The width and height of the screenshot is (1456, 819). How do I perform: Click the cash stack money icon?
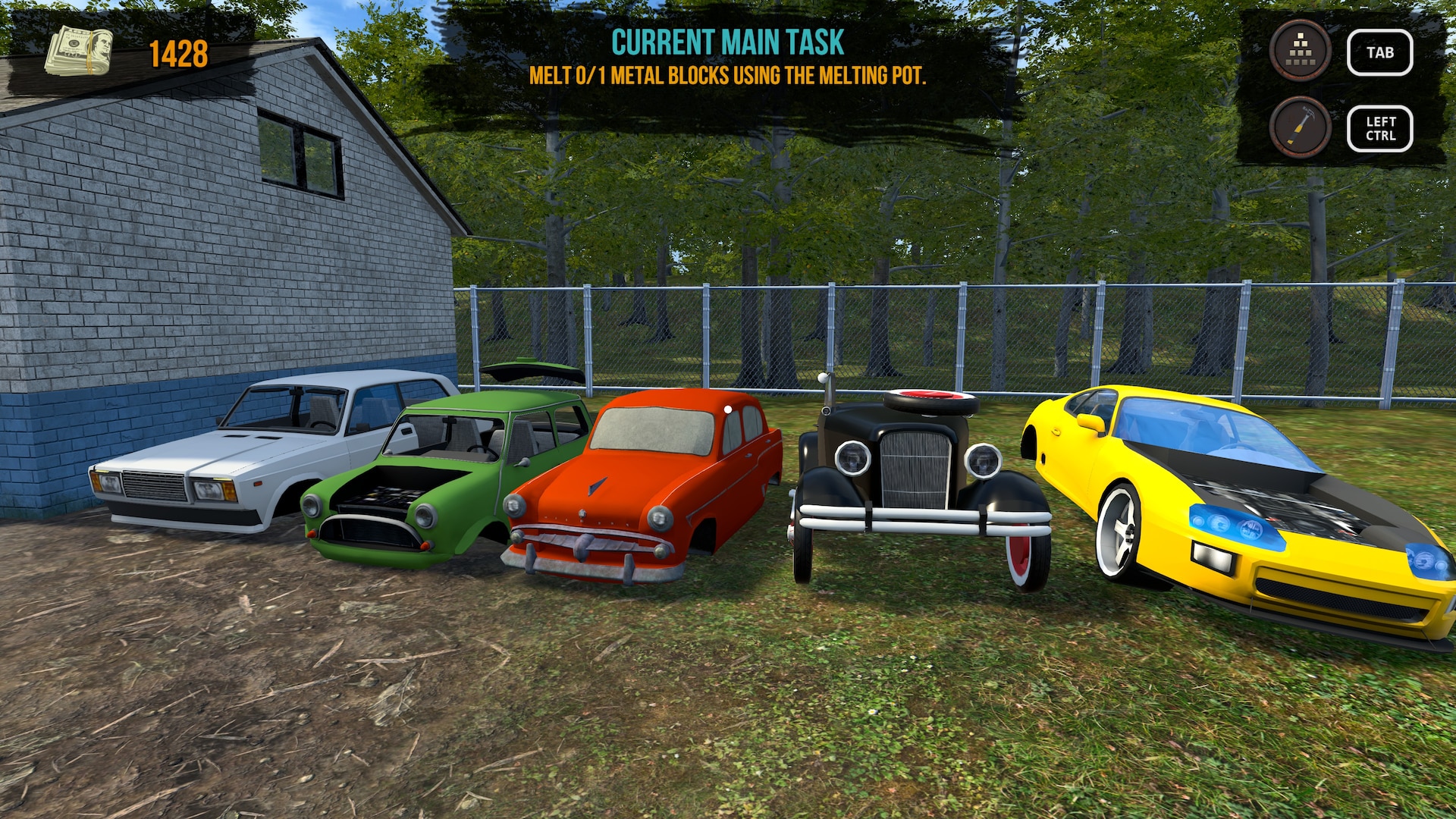coord(79,52)
